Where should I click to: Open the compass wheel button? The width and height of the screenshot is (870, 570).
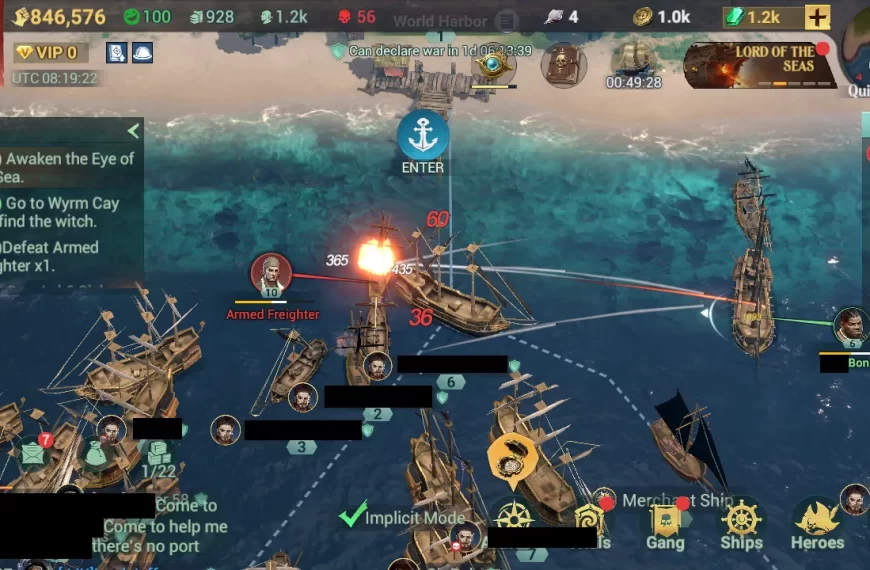pos(513,517)
